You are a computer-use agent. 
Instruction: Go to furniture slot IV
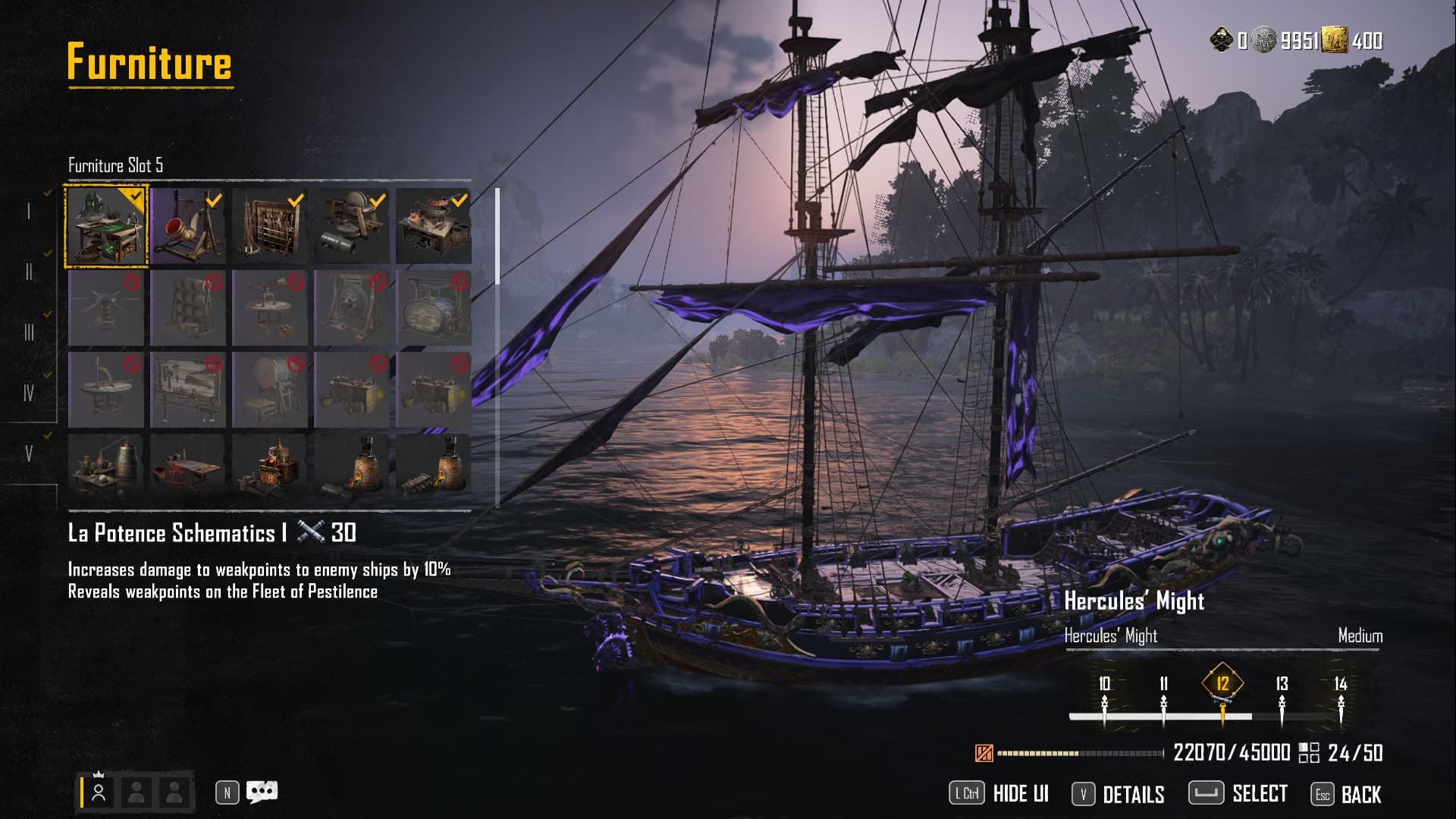29,393
